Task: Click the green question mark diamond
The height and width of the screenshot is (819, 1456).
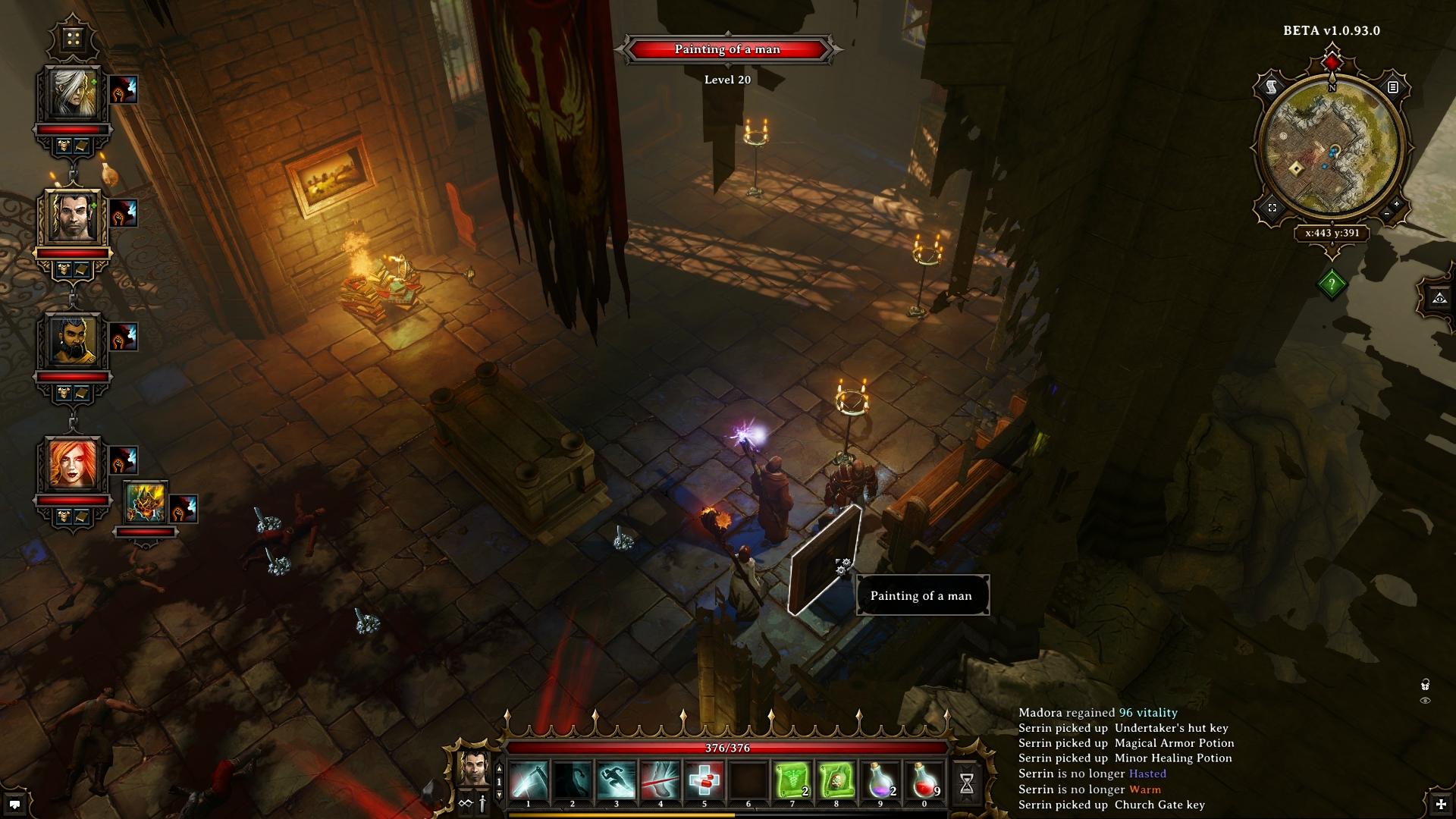Action: point(1332,284)
